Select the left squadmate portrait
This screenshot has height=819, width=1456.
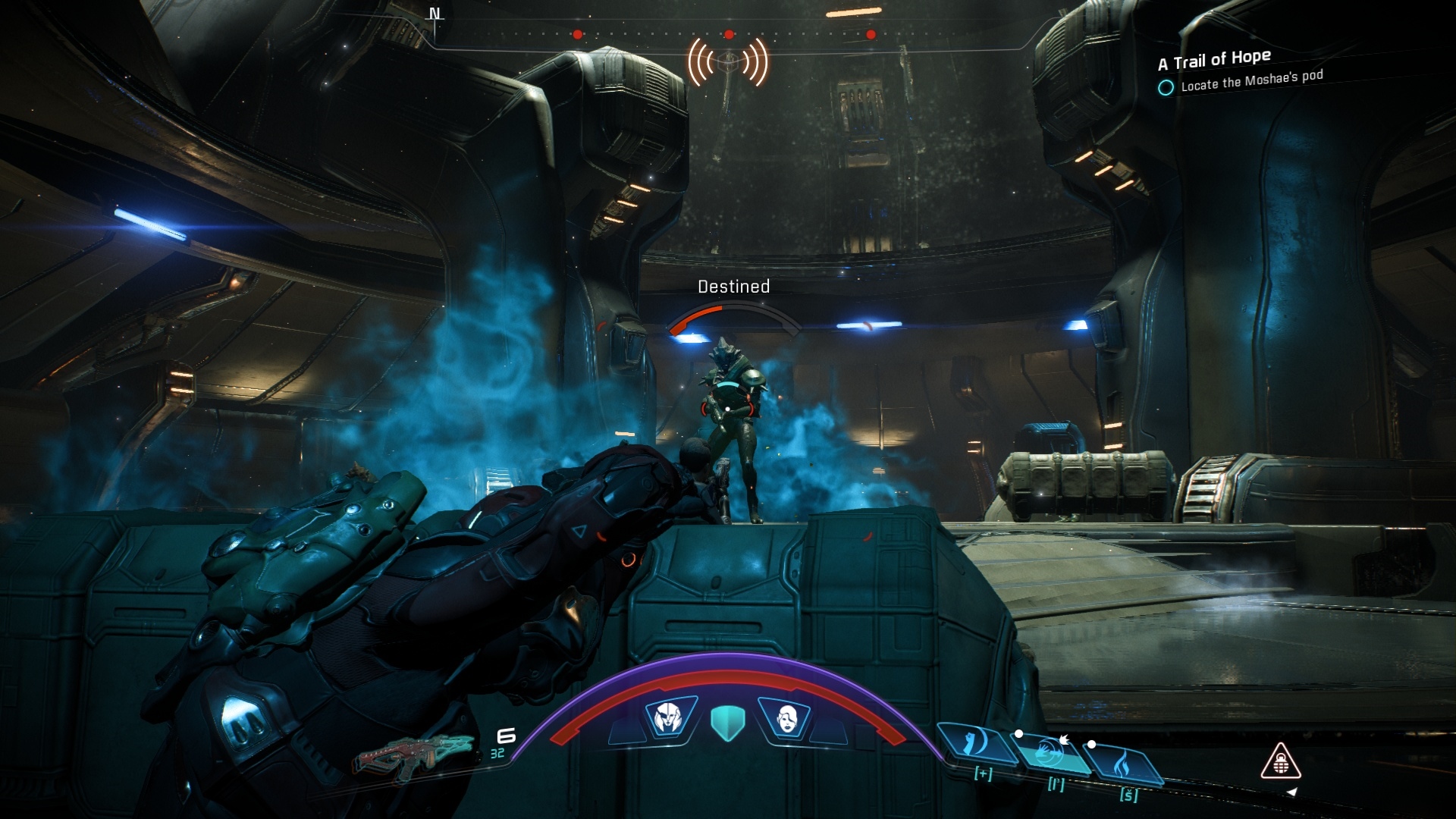[670, 716]
